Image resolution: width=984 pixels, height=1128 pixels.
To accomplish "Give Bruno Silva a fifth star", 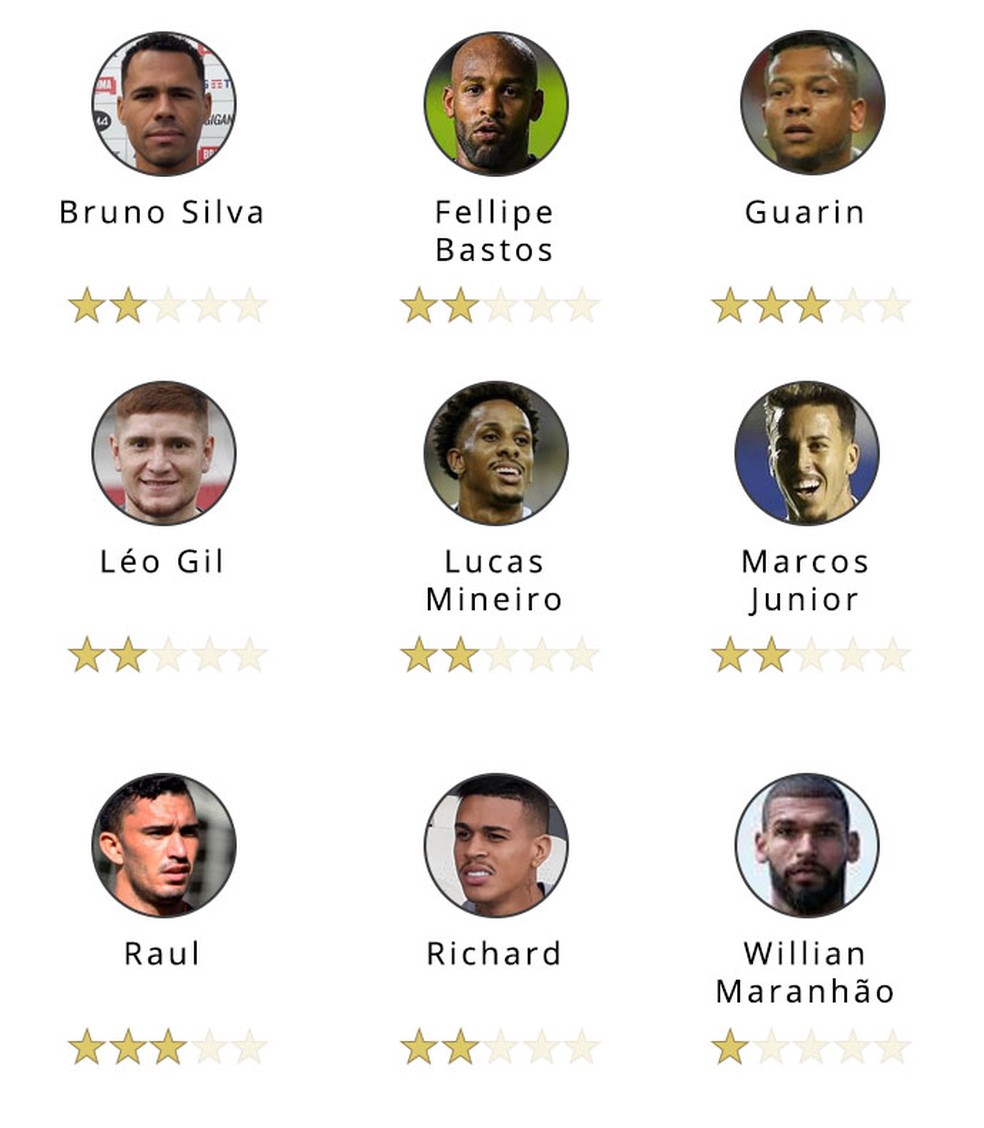I will pos(249,306).
